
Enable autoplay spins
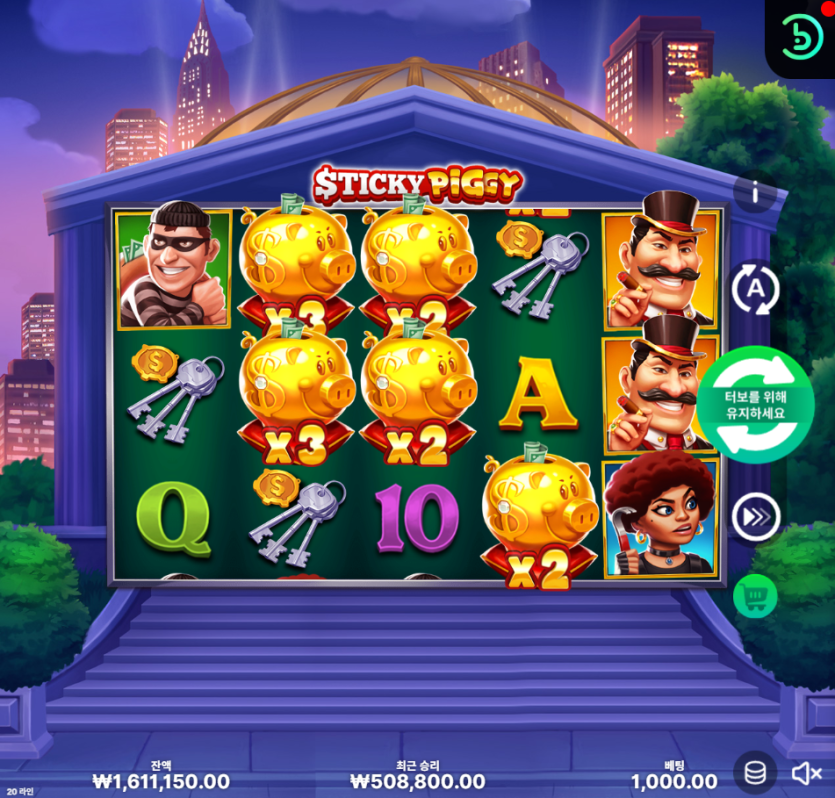point(755,290)
